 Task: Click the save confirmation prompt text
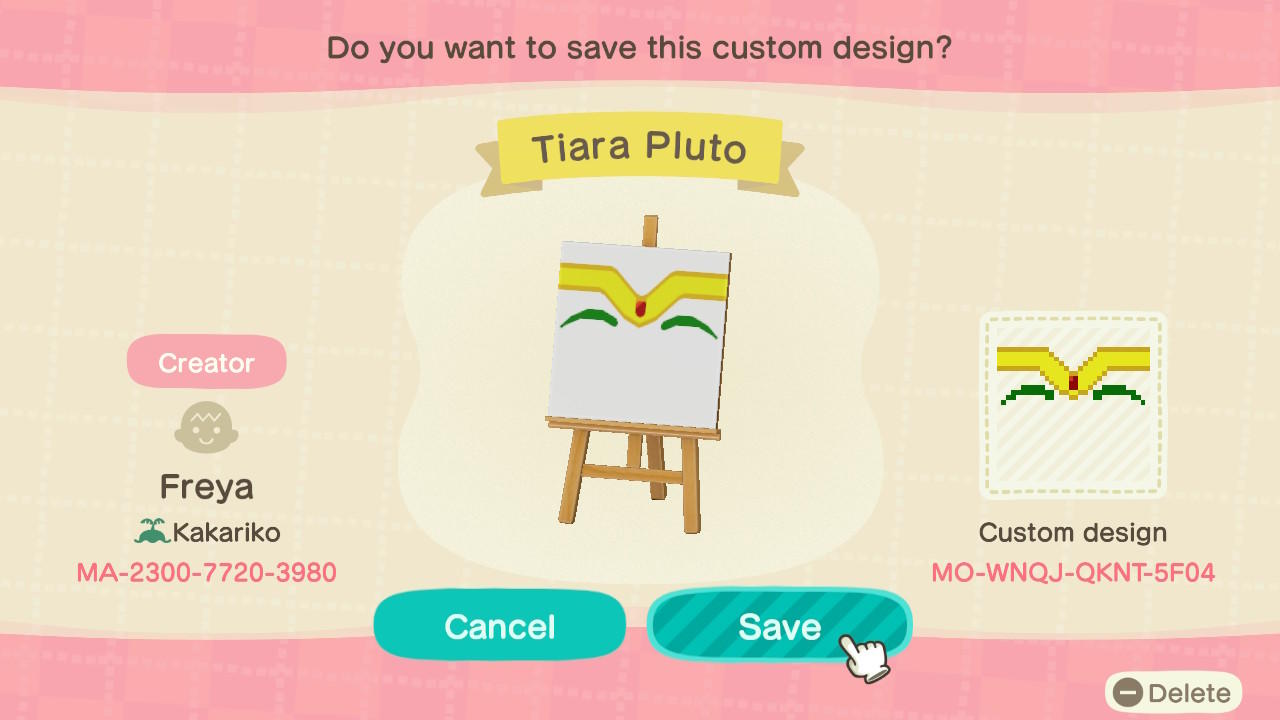point(640,47)
